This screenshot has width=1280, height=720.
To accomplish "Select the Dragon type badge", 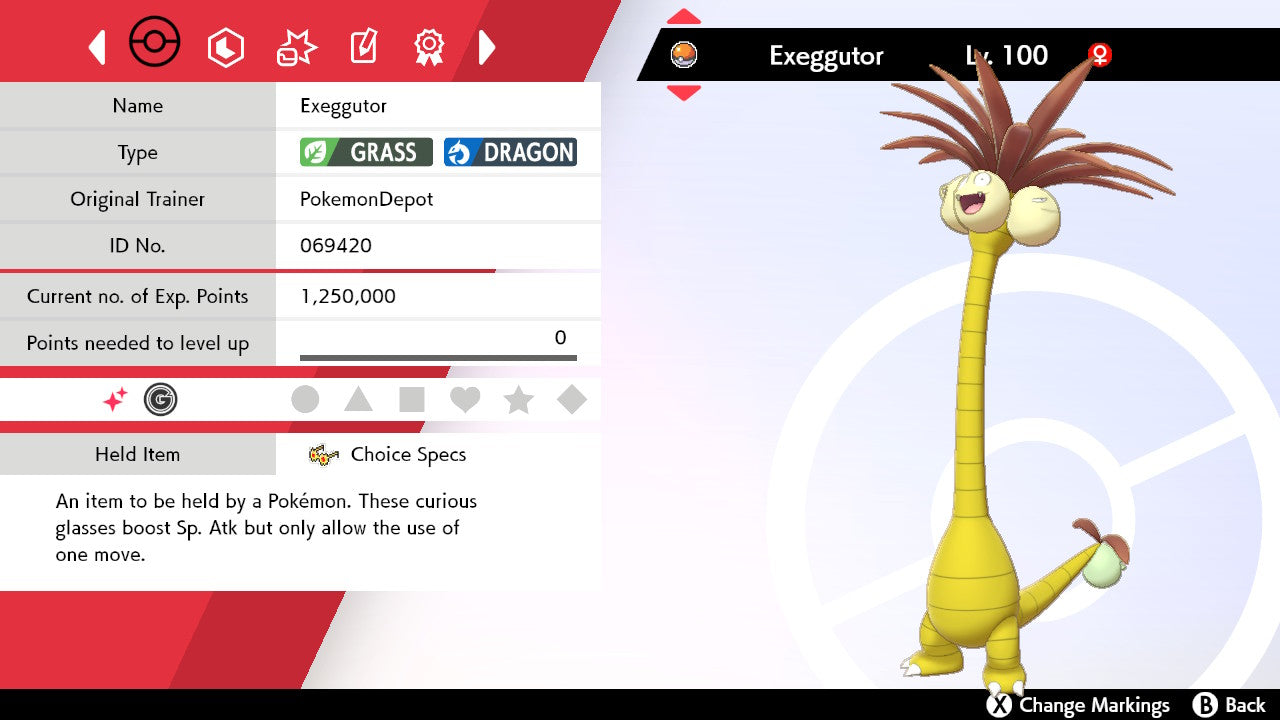I will coord(510,152).
